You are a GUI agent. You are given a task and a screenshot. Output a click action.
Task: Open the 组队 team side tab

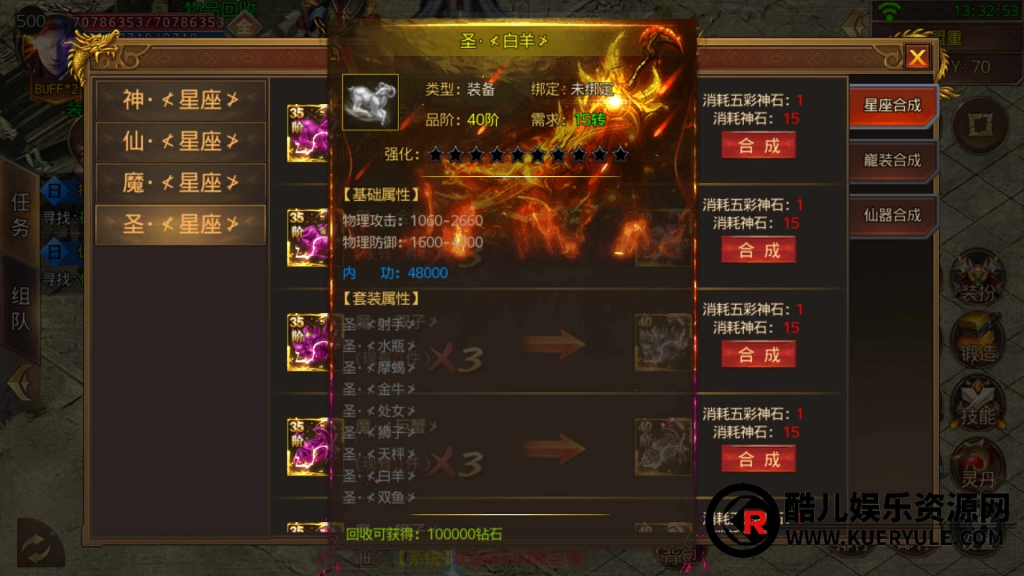[20, 308]
